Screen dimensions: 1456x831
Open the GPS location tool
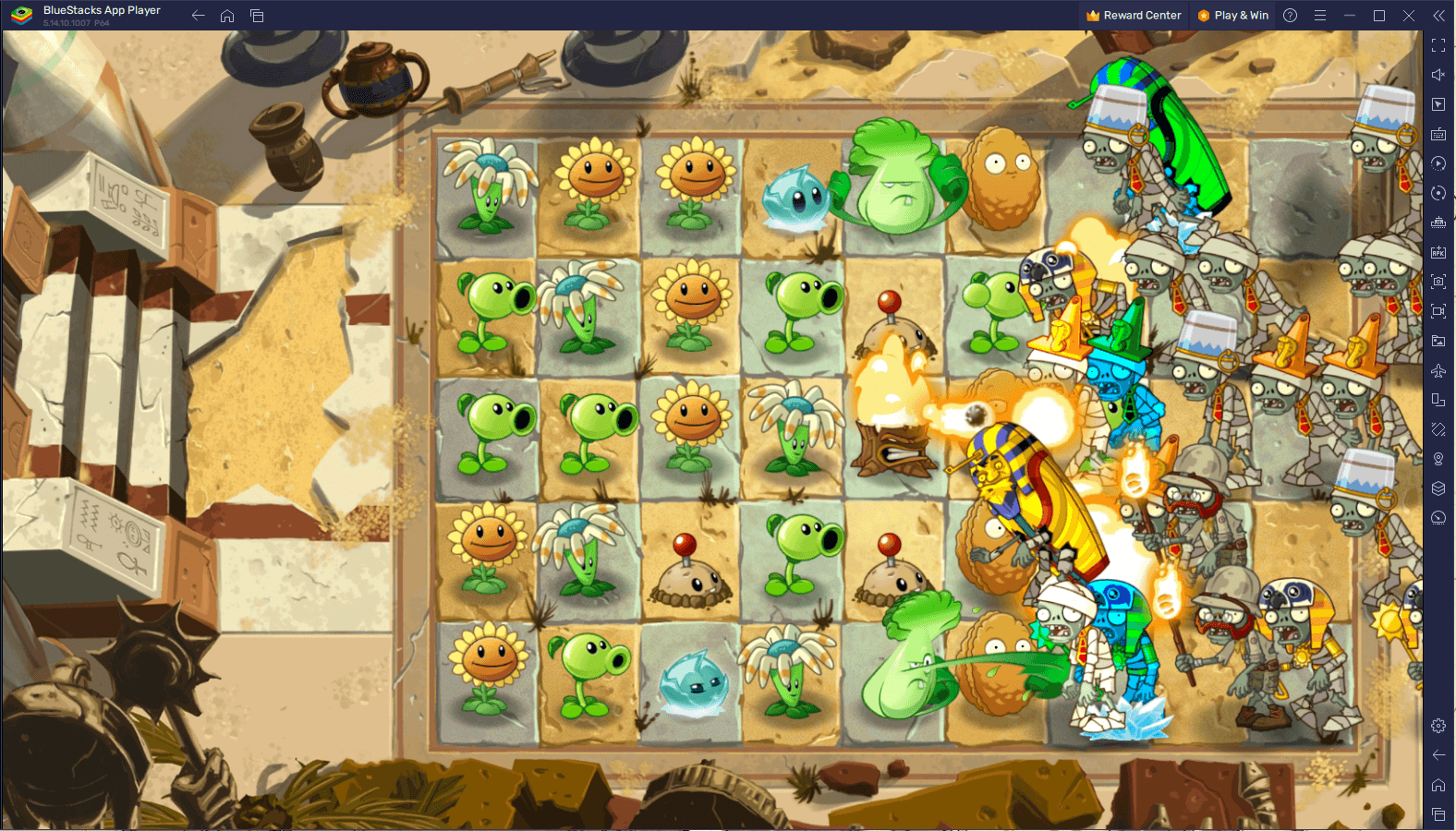1438,459
